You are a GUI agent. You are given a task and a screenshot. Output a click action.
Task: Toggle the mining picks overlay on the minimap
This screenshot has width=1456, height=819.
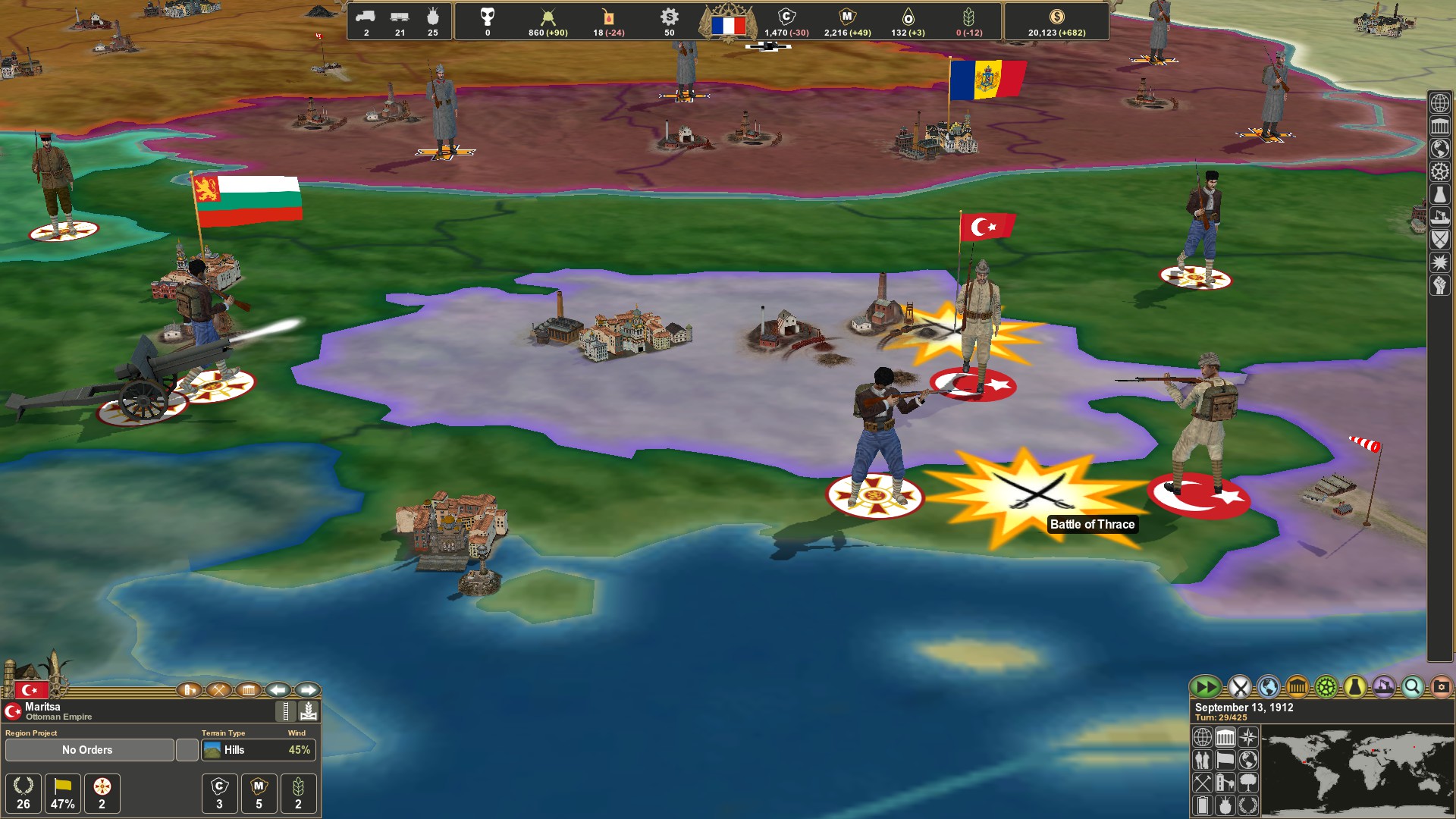coord(1203,784)
